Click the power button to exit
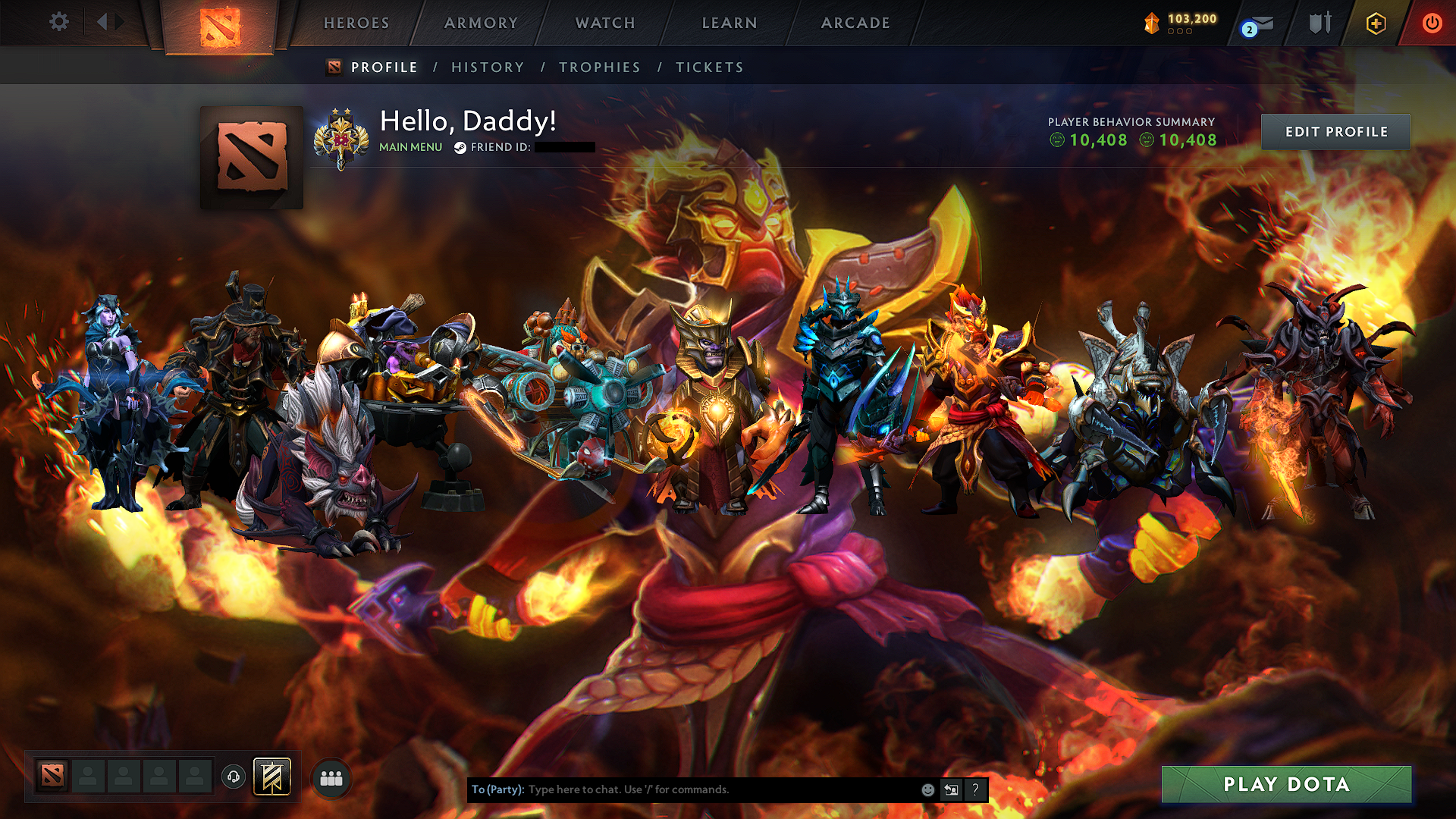The width and height of the screenshot is (1456, 819). pos(1432,24)
